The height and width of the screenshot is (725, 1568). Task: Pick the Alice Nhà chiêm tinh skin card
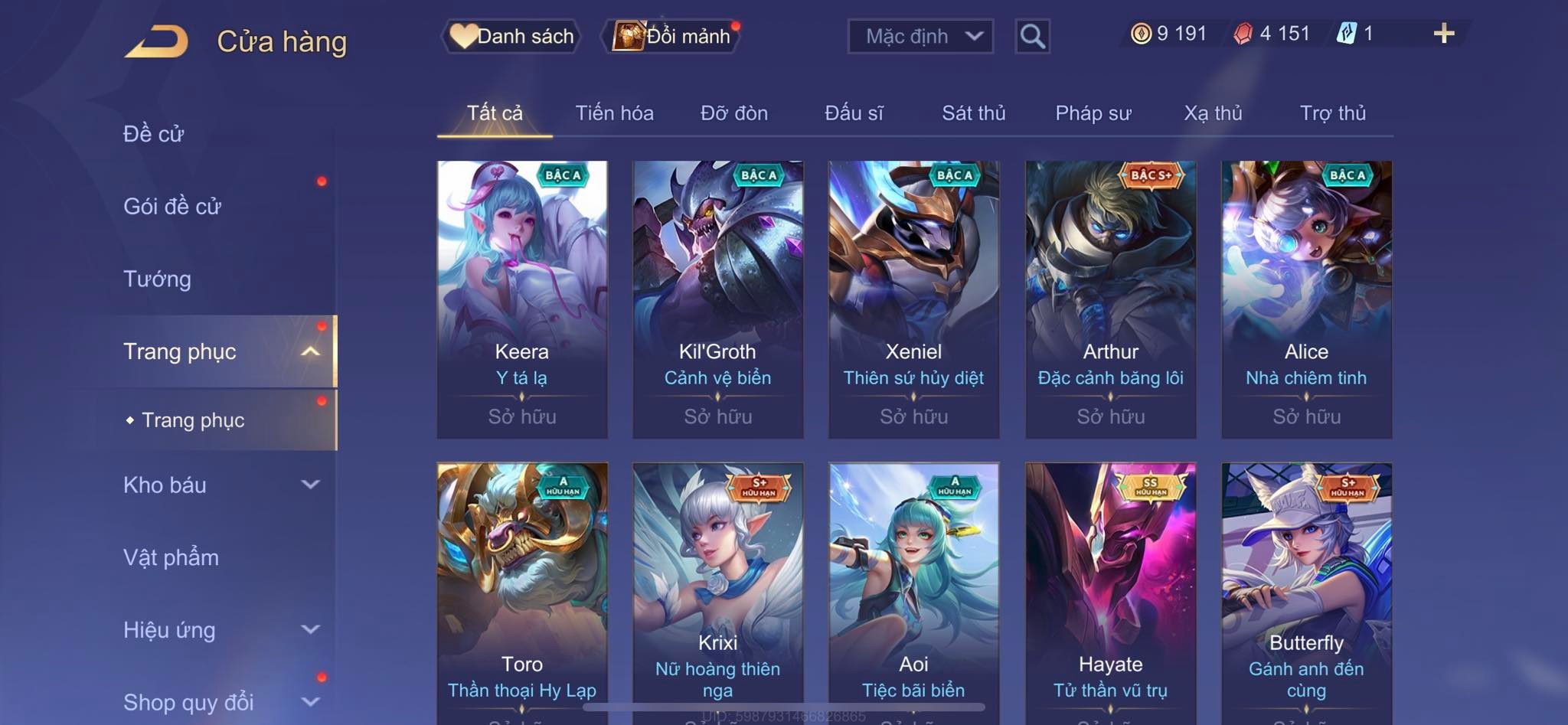pyautogui.click(x=1306, y=299)
